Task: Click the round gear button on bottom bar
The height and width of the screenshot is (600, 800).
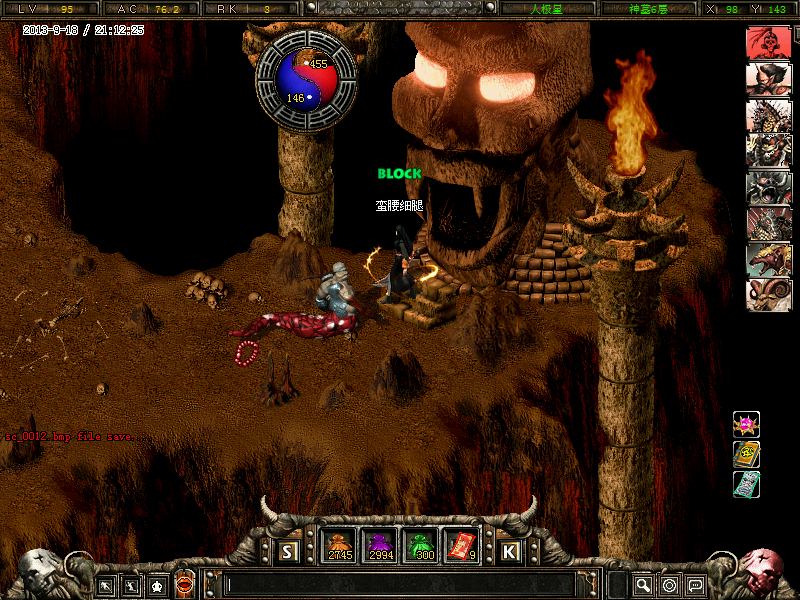Action: pos(669,585)
